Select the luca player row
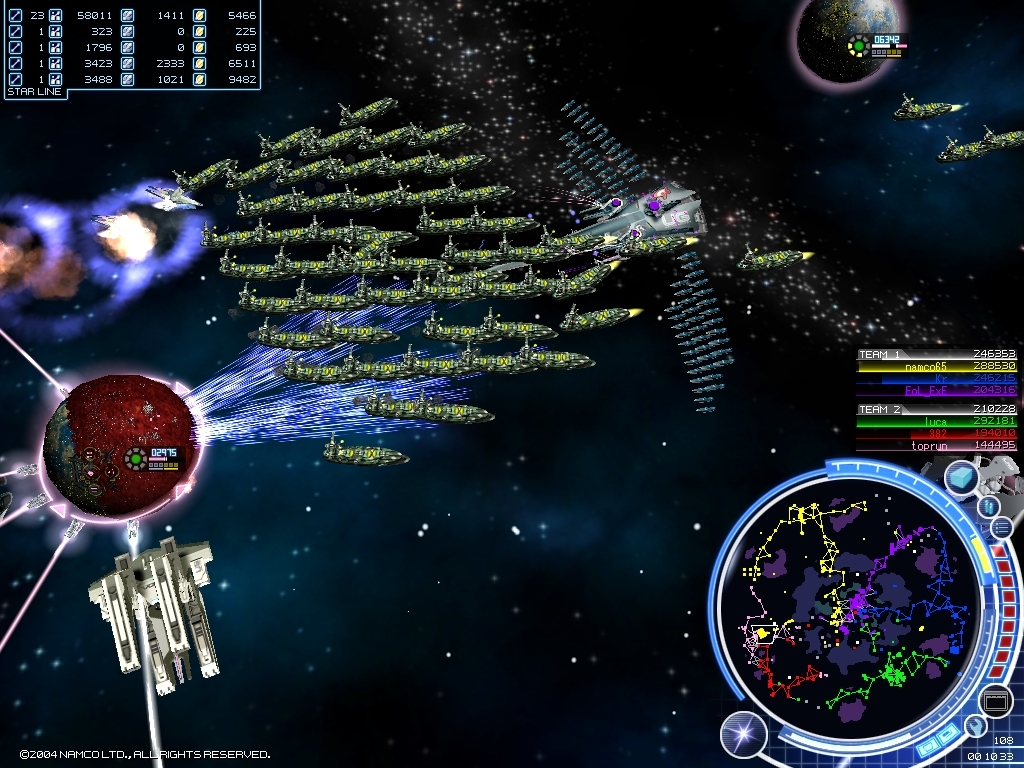1024x768 pixels. coord(936,421)
